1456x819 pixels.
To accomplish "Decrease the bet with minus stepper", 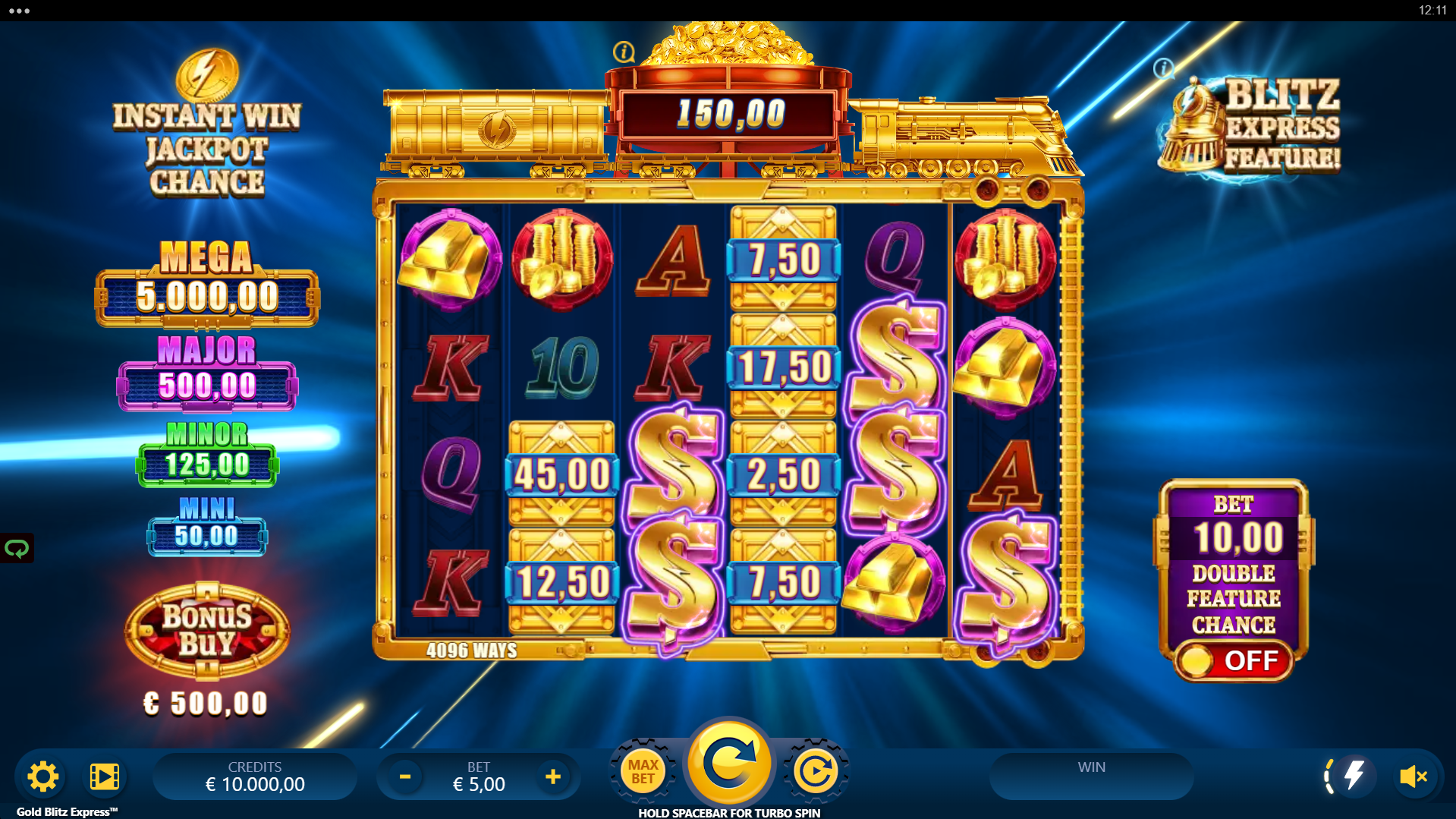I will [x=404, y=776].
